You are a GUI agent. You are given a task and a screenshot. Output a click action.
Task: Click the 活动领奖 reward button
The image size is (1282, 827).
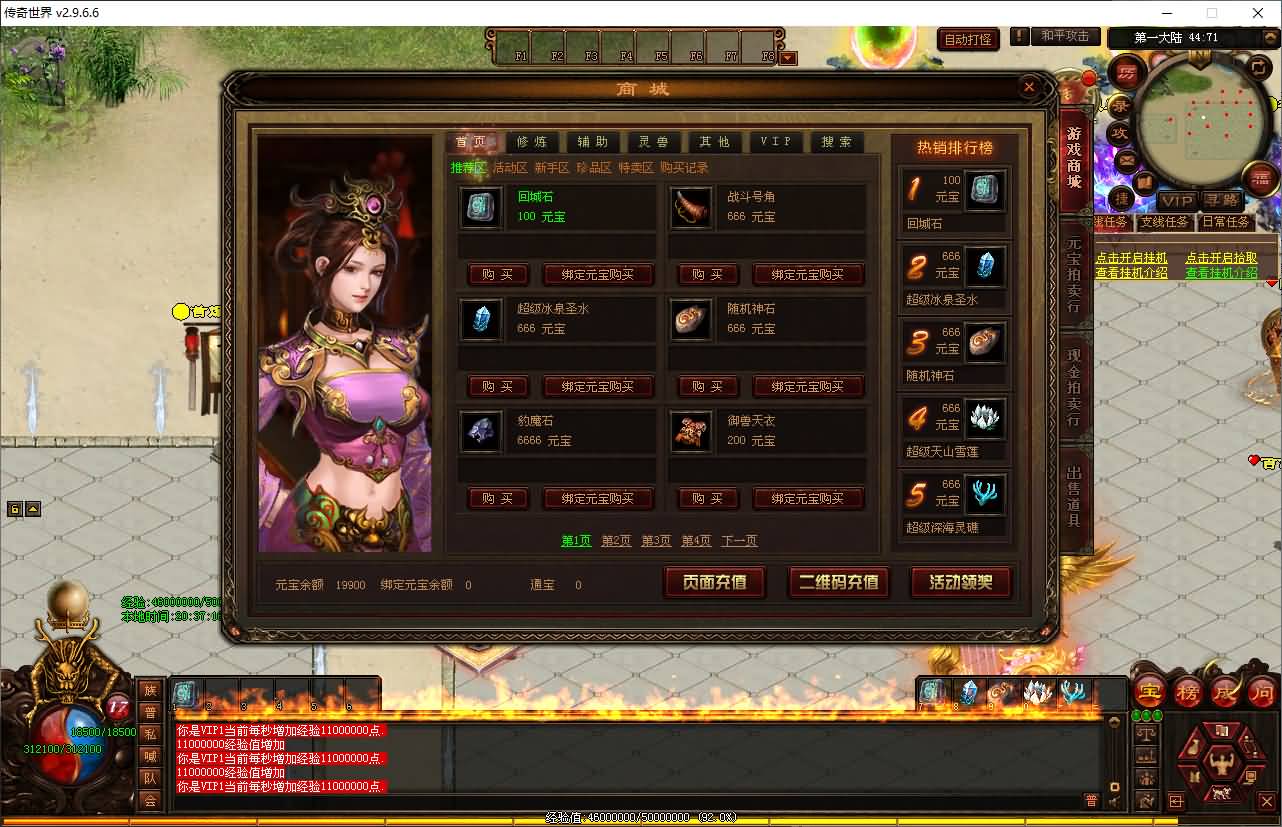[x=959, y=581]
